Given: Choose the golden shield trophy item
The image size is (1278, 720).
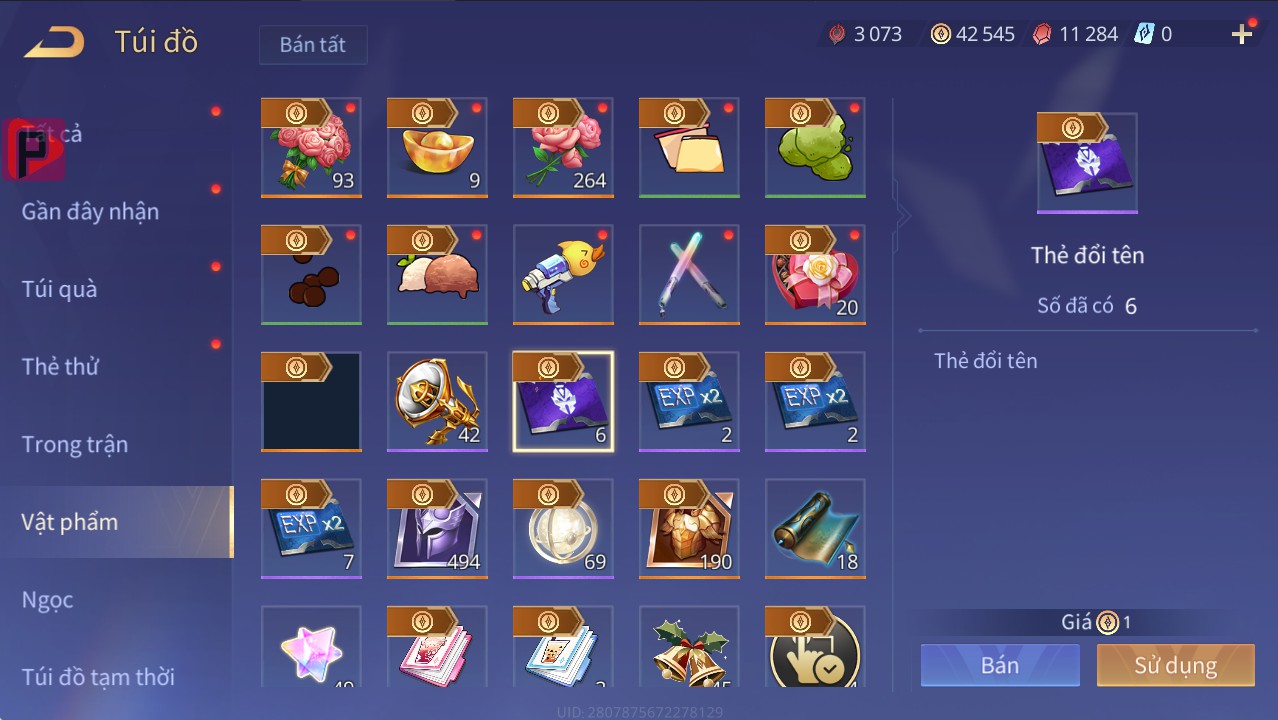Looking at the screenshot, I should coord(437,402).
